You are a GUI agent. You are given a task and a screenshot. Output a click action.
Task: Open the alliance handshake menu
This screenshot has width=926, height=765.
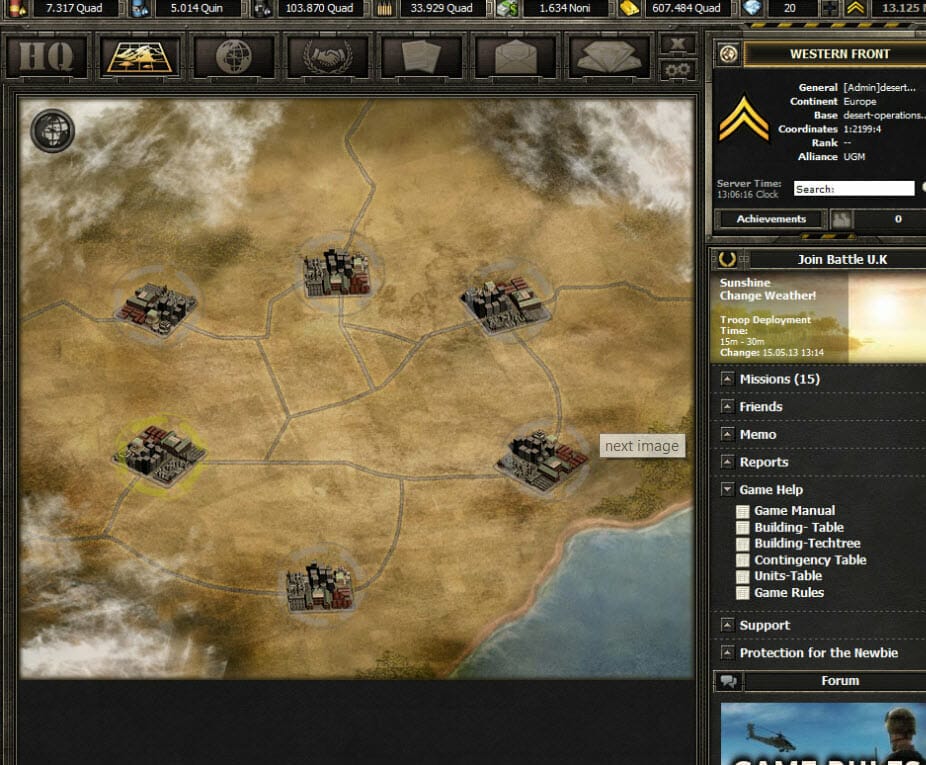(x=329, y=56)
